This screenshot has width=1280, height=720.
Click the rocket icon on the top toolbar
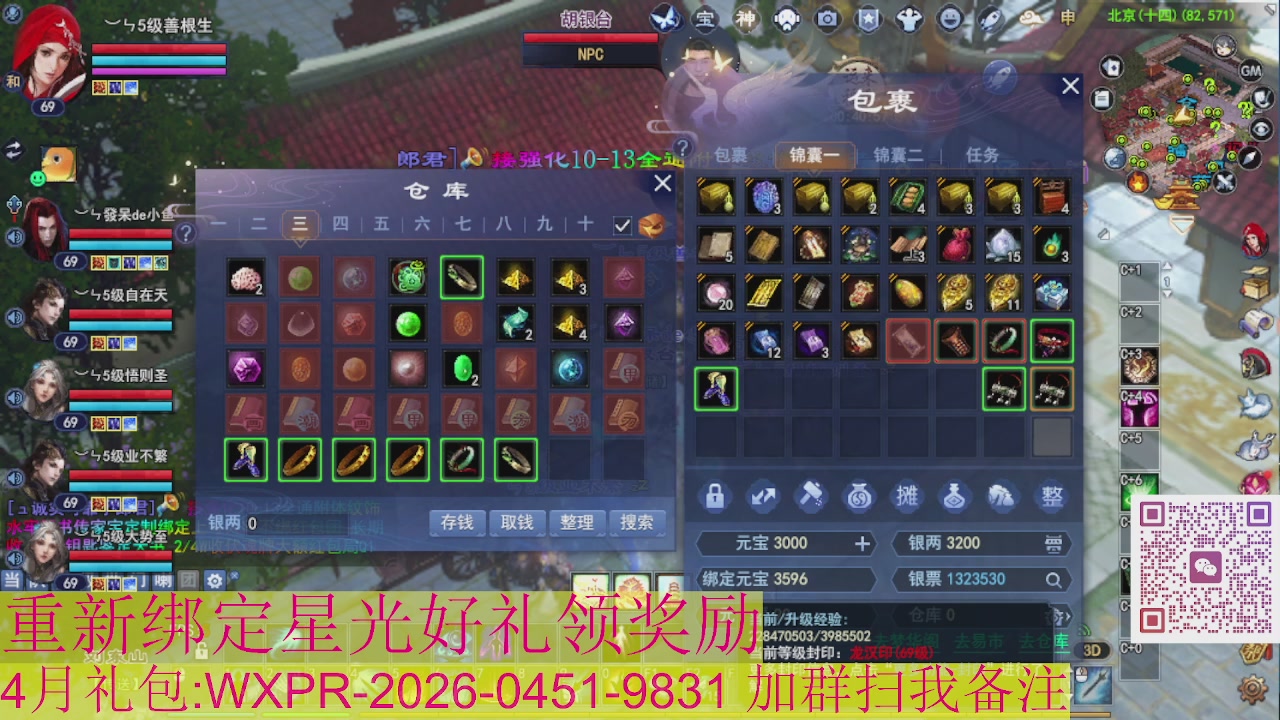990,16
